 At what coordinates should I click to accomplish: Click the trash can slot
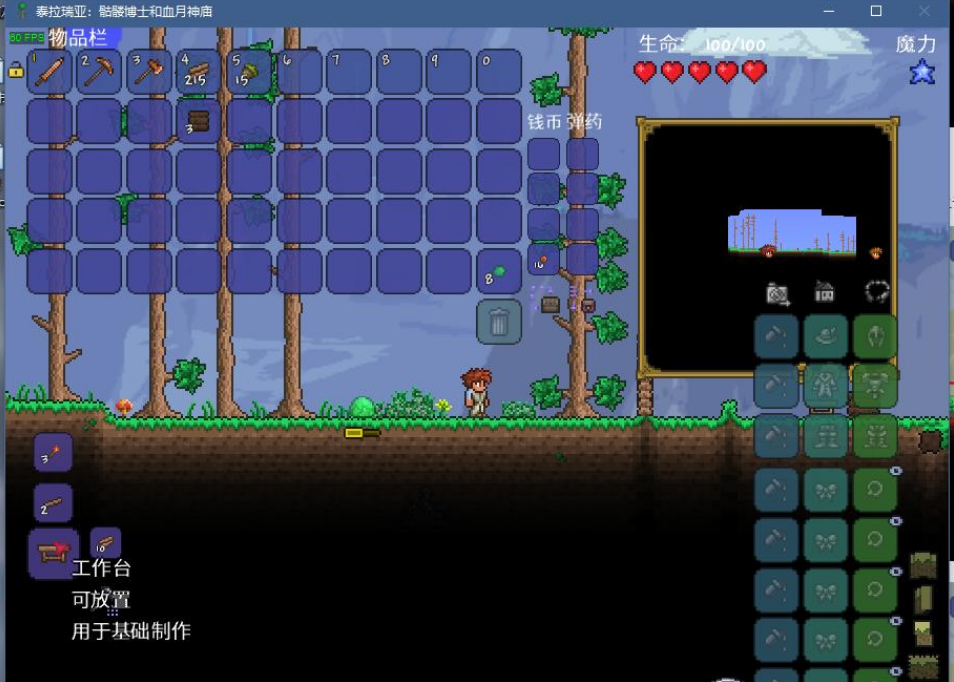pos(499,322)
